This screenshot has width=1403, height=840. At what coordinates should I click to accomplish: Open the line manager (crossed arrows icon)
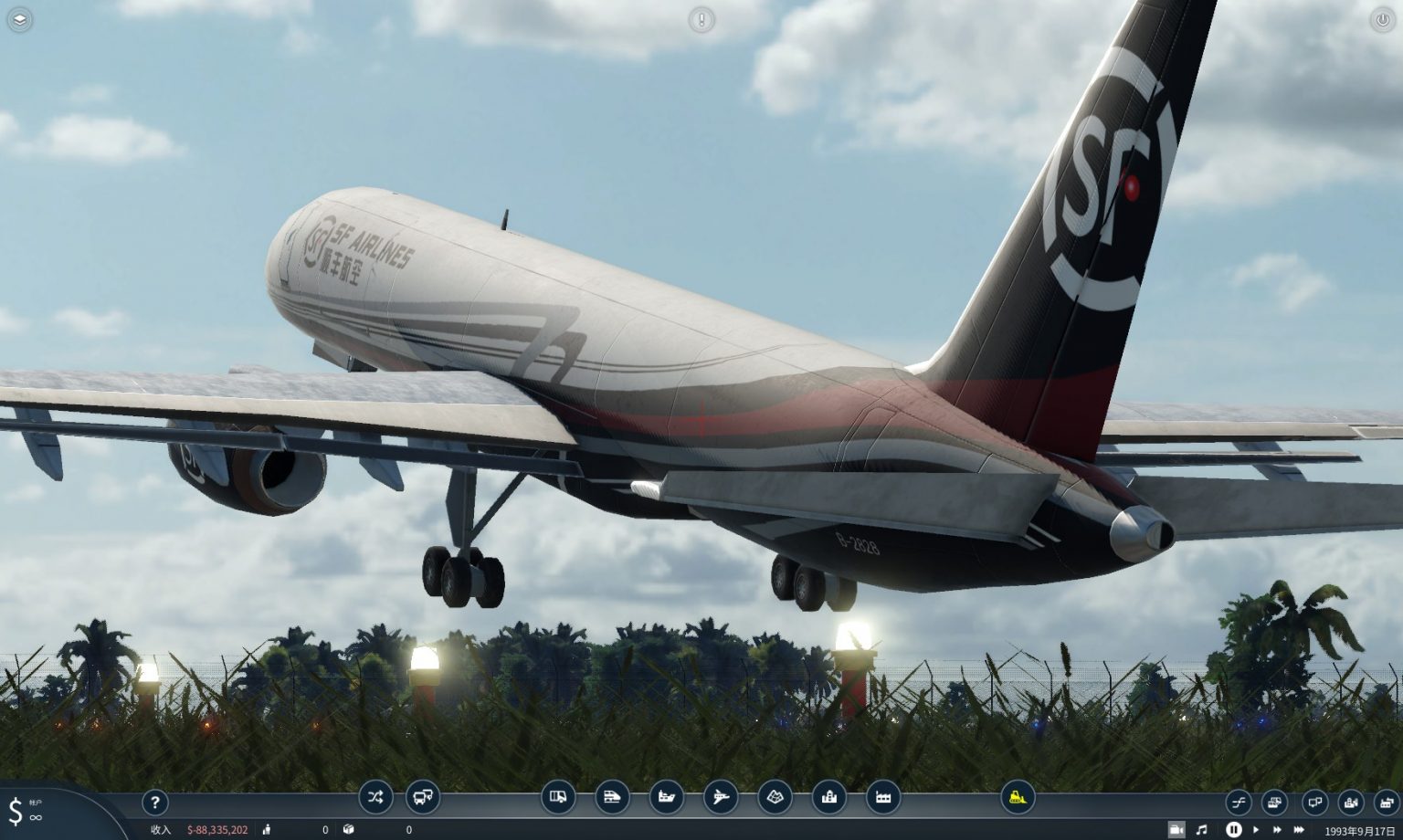(374, 797)
